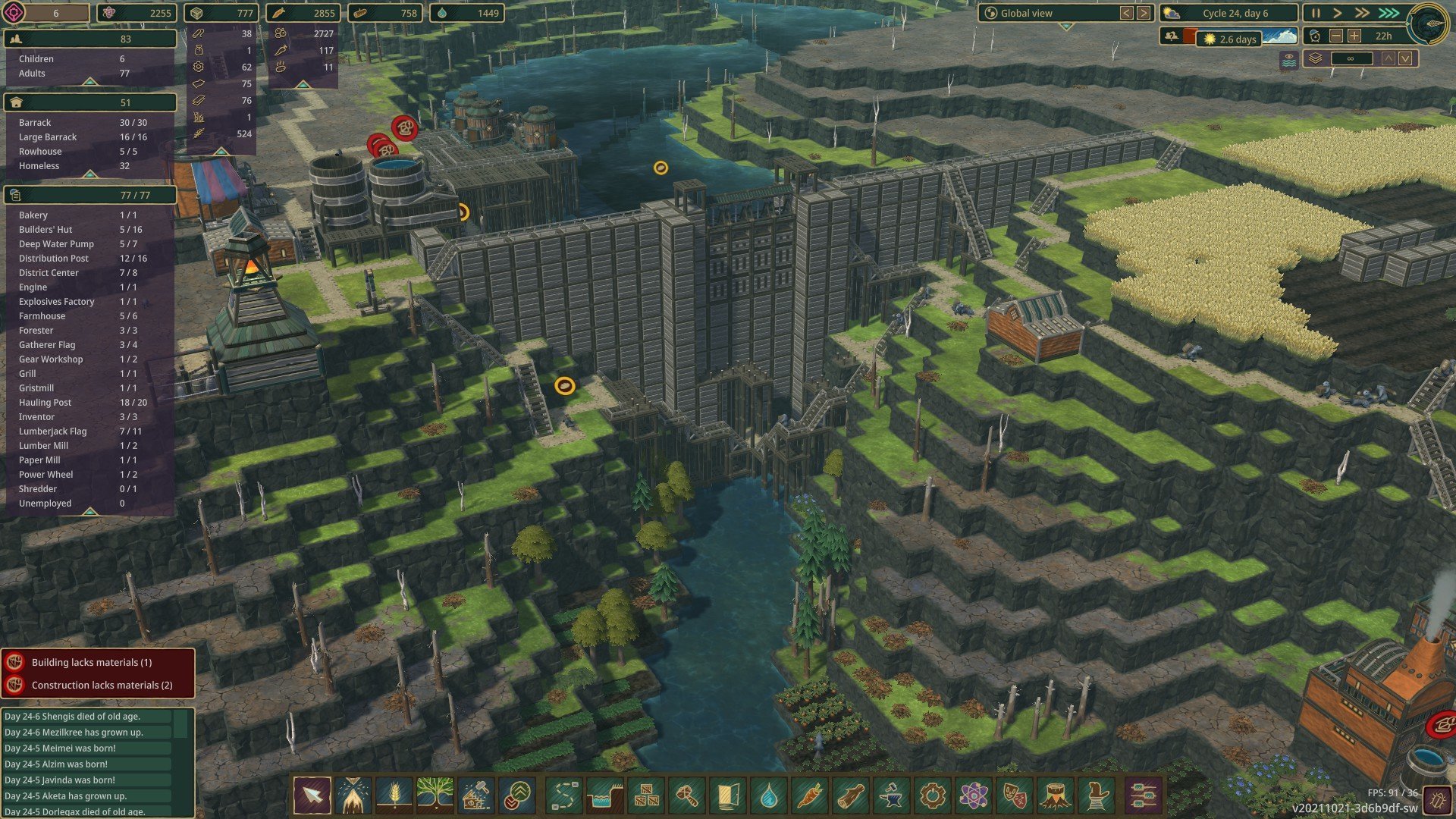Lower the visible layer level
This screenshot has height=819, width=1456.
(x=1405, y=58)
